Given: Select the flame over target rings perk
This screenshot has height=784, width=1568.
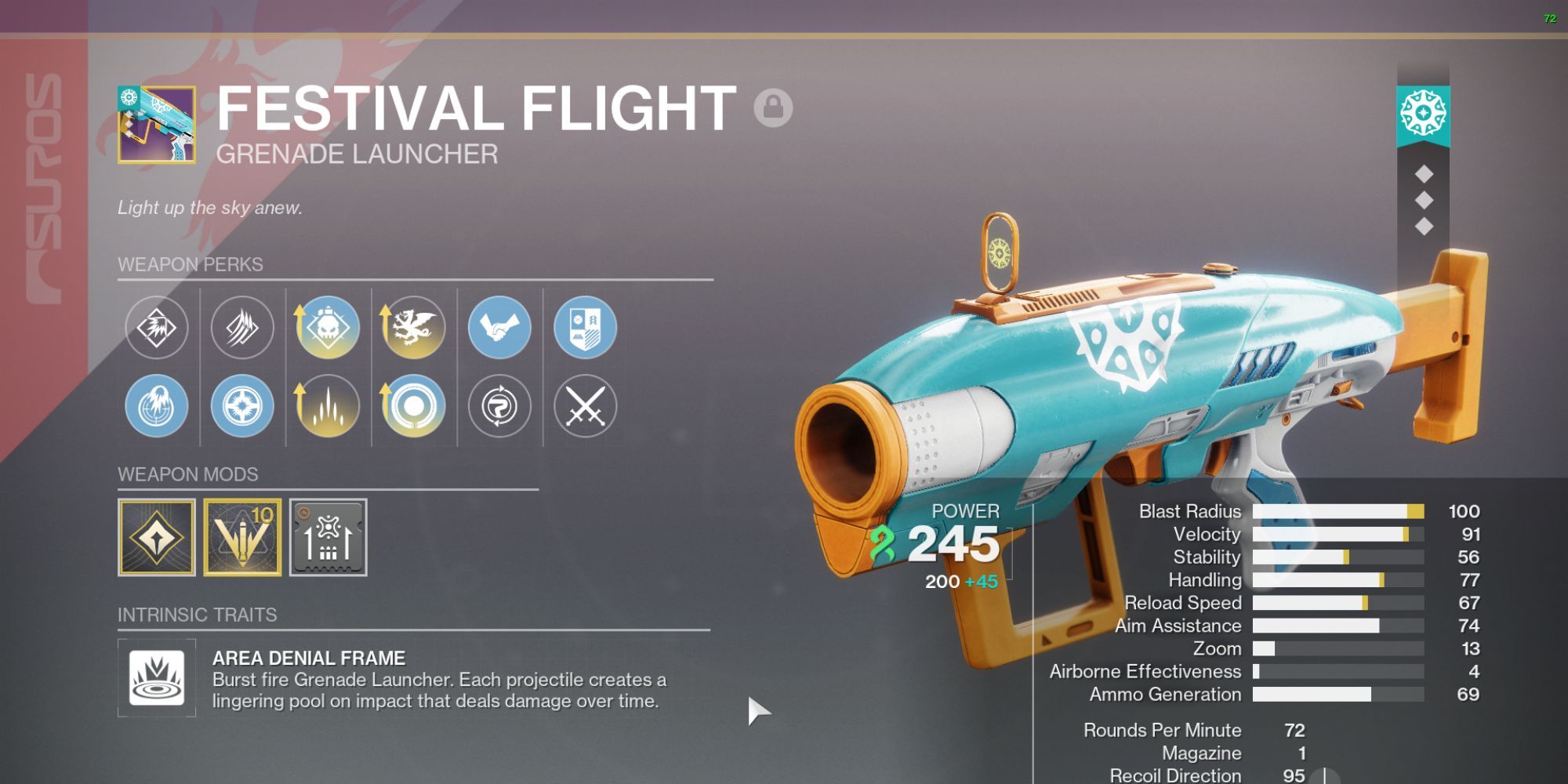Looking at the screenshot, I should click(x=157, y=406).
